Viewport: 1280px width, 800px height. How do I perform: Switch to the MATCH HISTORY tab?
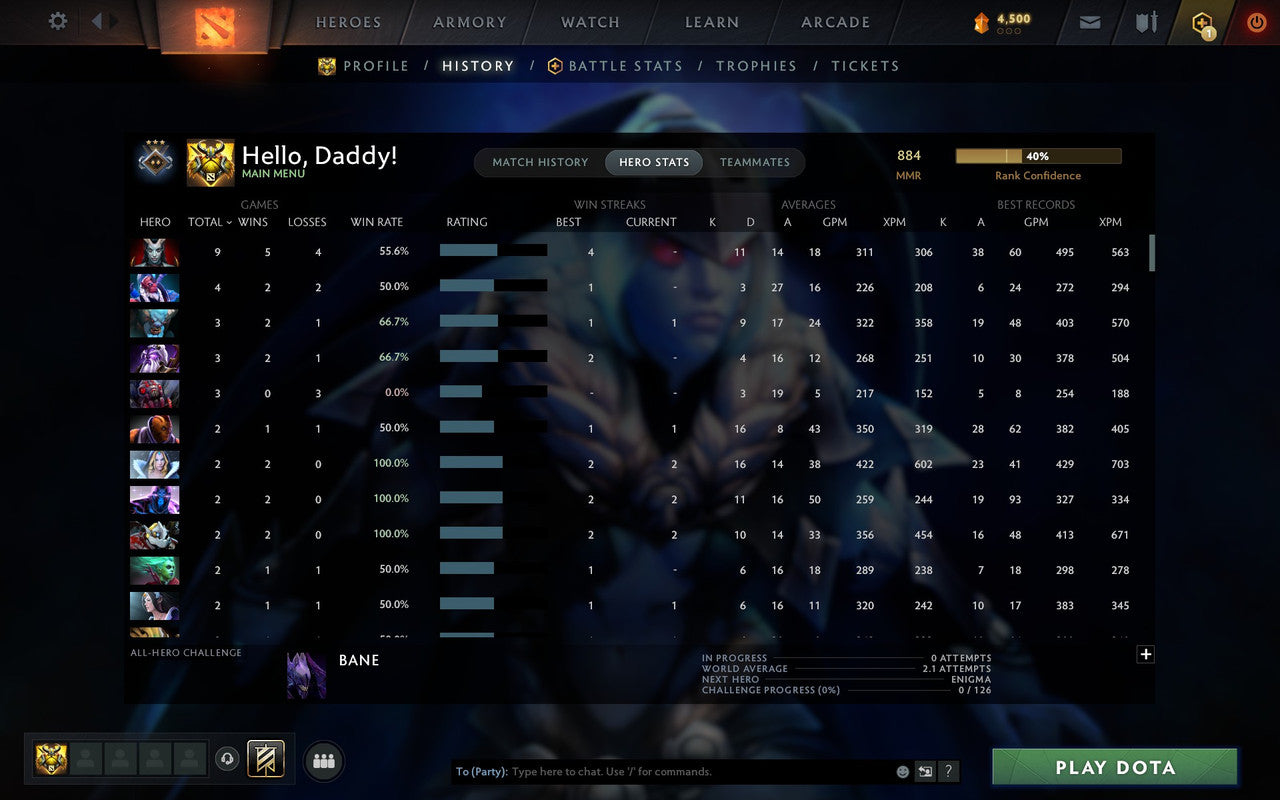(x=539, y=162)
